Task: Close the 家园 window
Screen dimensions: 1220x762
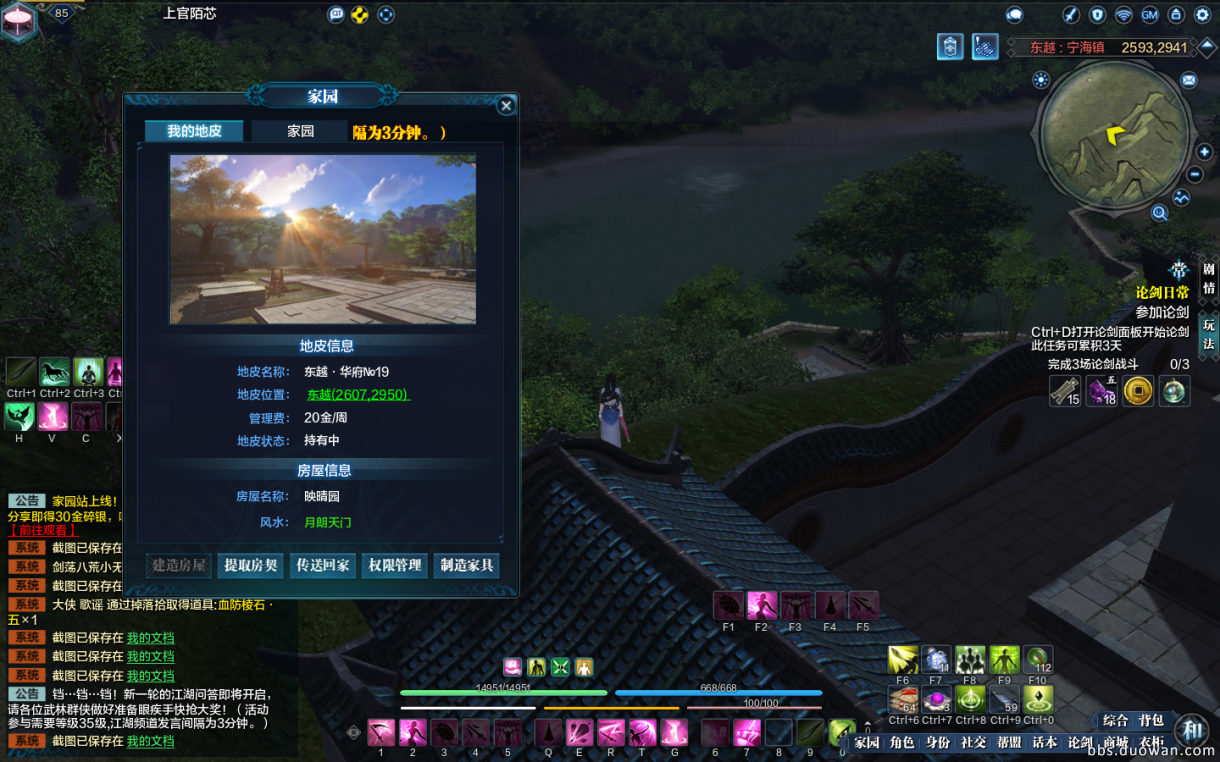Action: coord(506,105)
